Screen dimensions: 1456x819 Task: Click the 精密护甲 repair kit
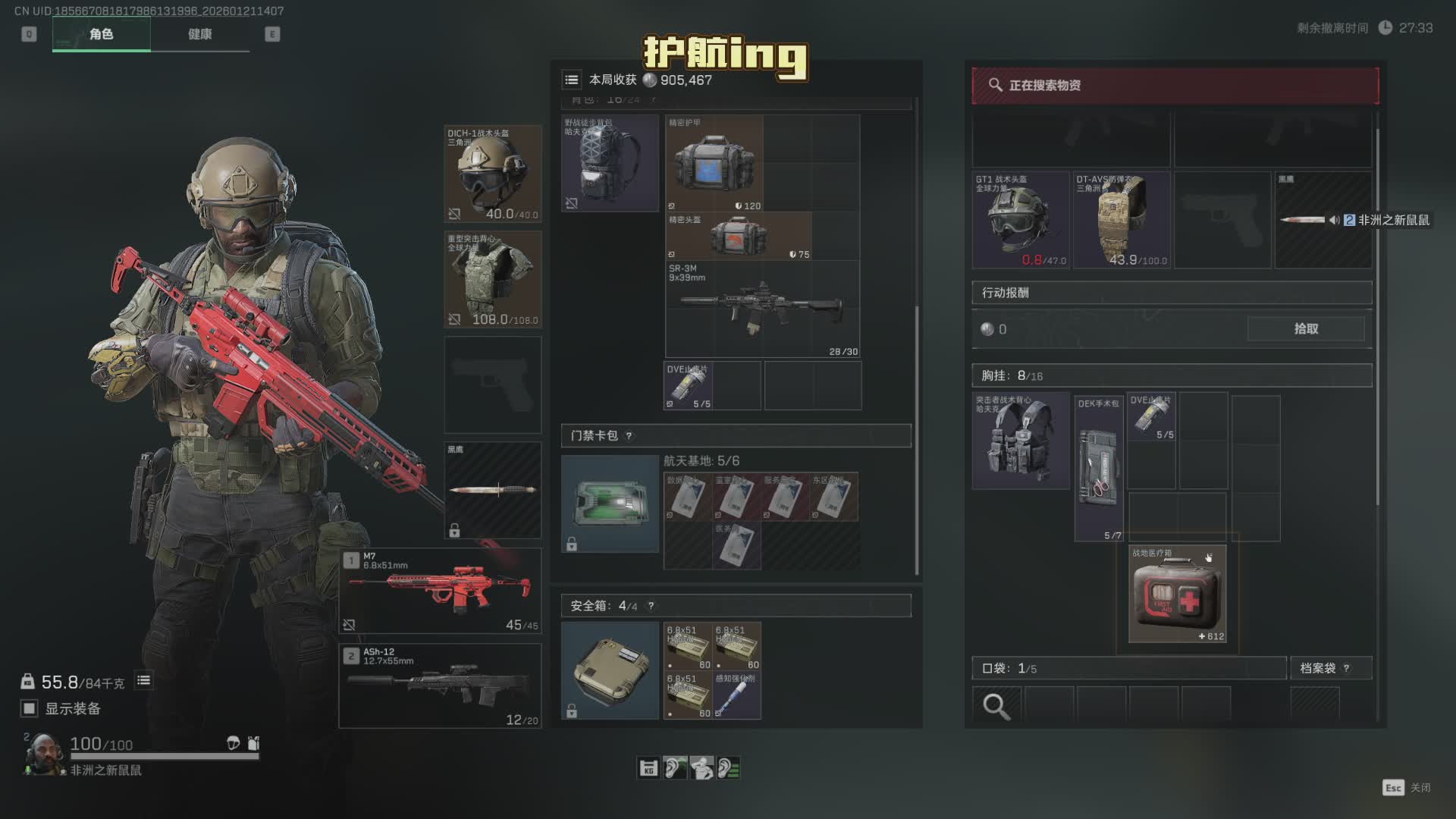[714, 163]
